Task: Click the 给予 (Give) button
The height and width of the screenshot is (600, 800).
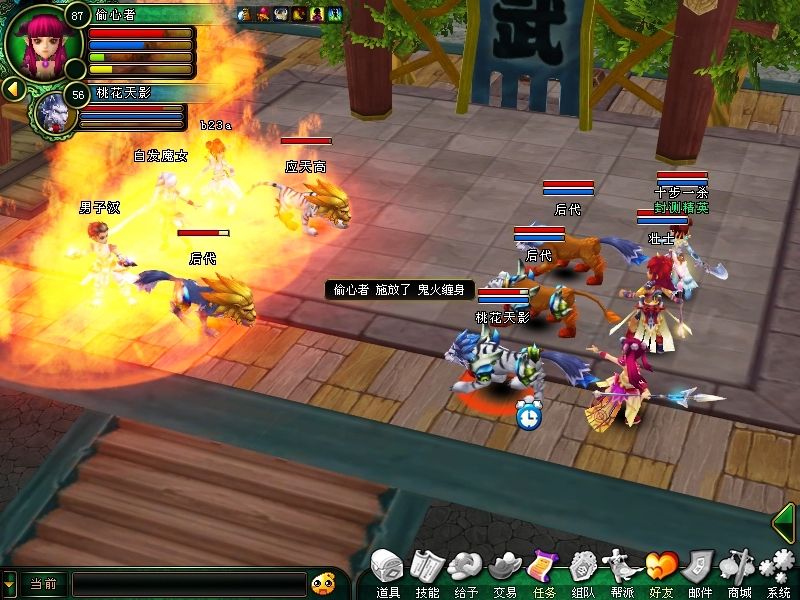Action: (466, 569)
